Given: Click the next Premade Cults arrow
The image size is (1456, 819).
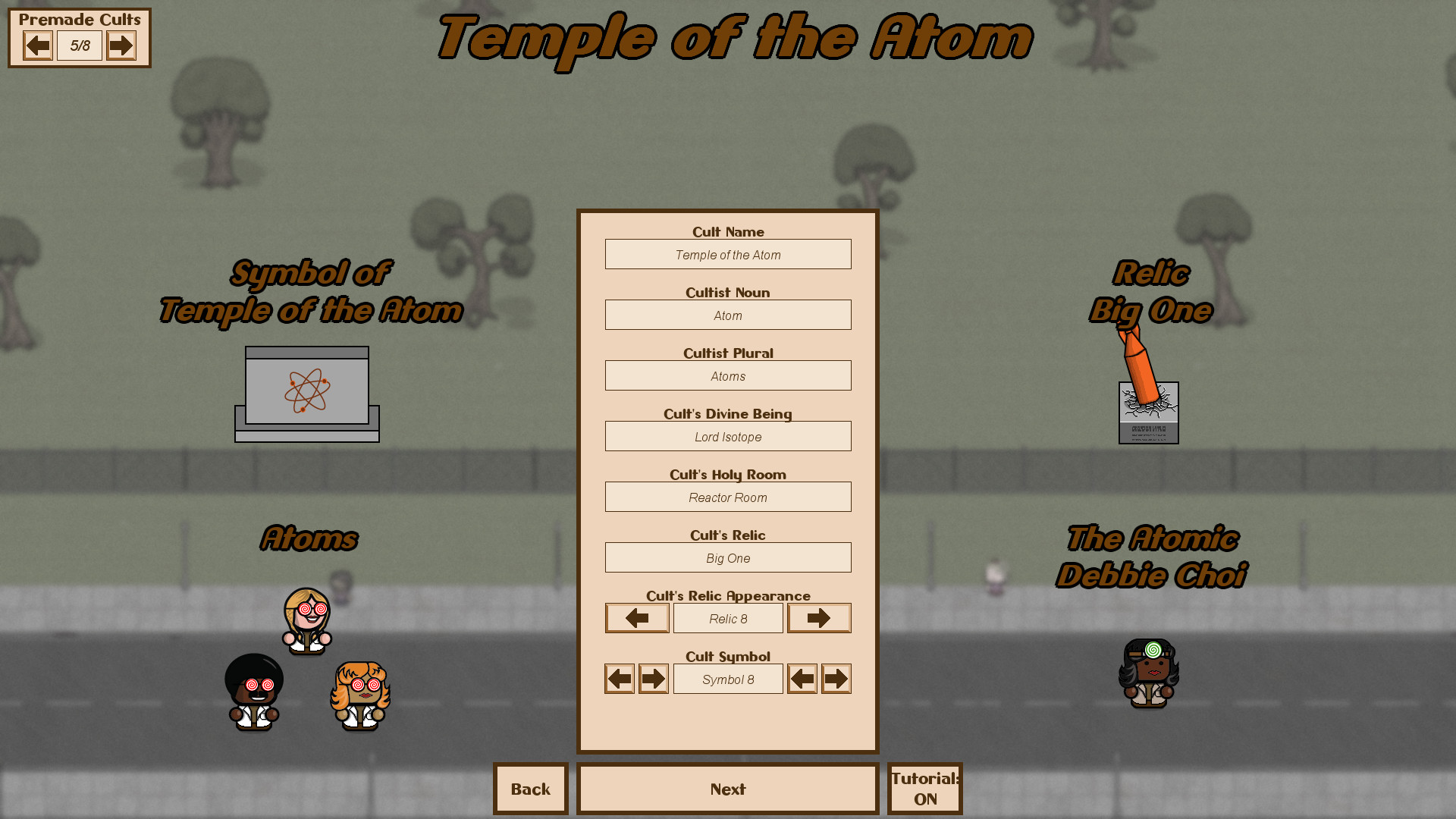Looking at the screenshot, I should [121, 45].
